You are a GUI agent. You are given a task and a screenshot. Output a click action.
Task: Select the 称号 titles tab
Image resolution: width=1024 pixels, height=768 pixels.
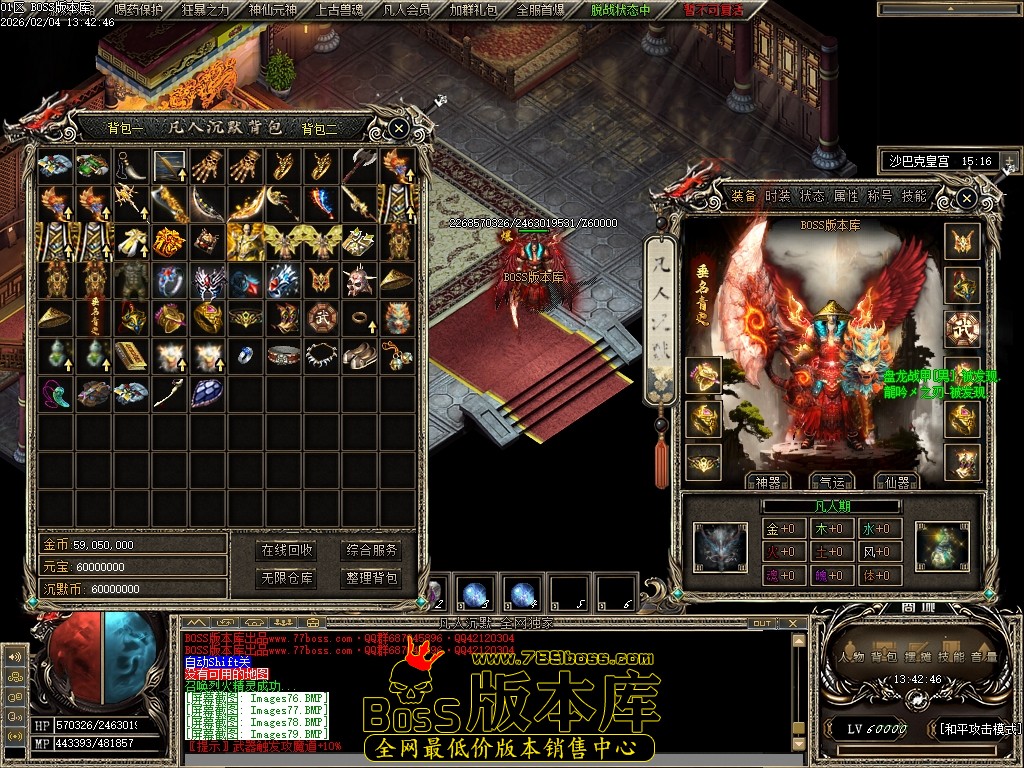880,196
